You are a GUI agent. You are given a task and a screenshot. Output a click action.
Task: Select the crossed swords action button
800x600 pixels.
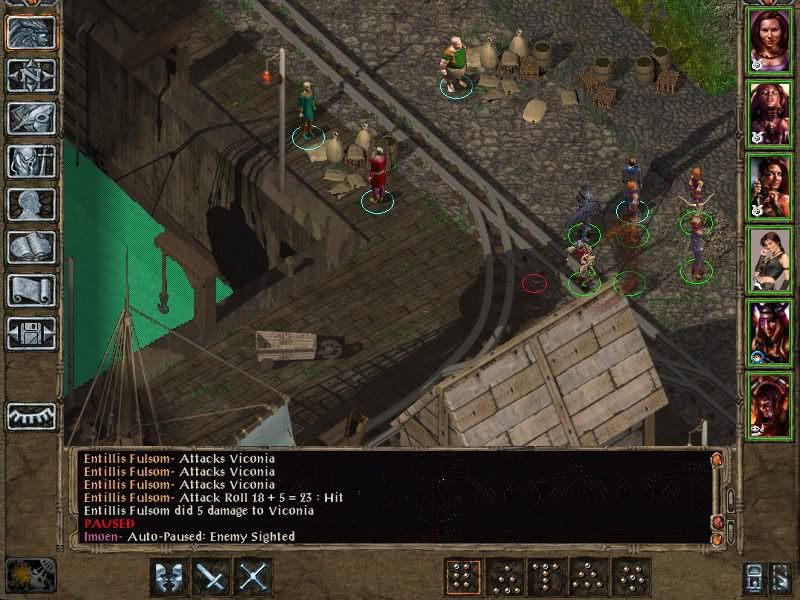click(x=255, y=577)
